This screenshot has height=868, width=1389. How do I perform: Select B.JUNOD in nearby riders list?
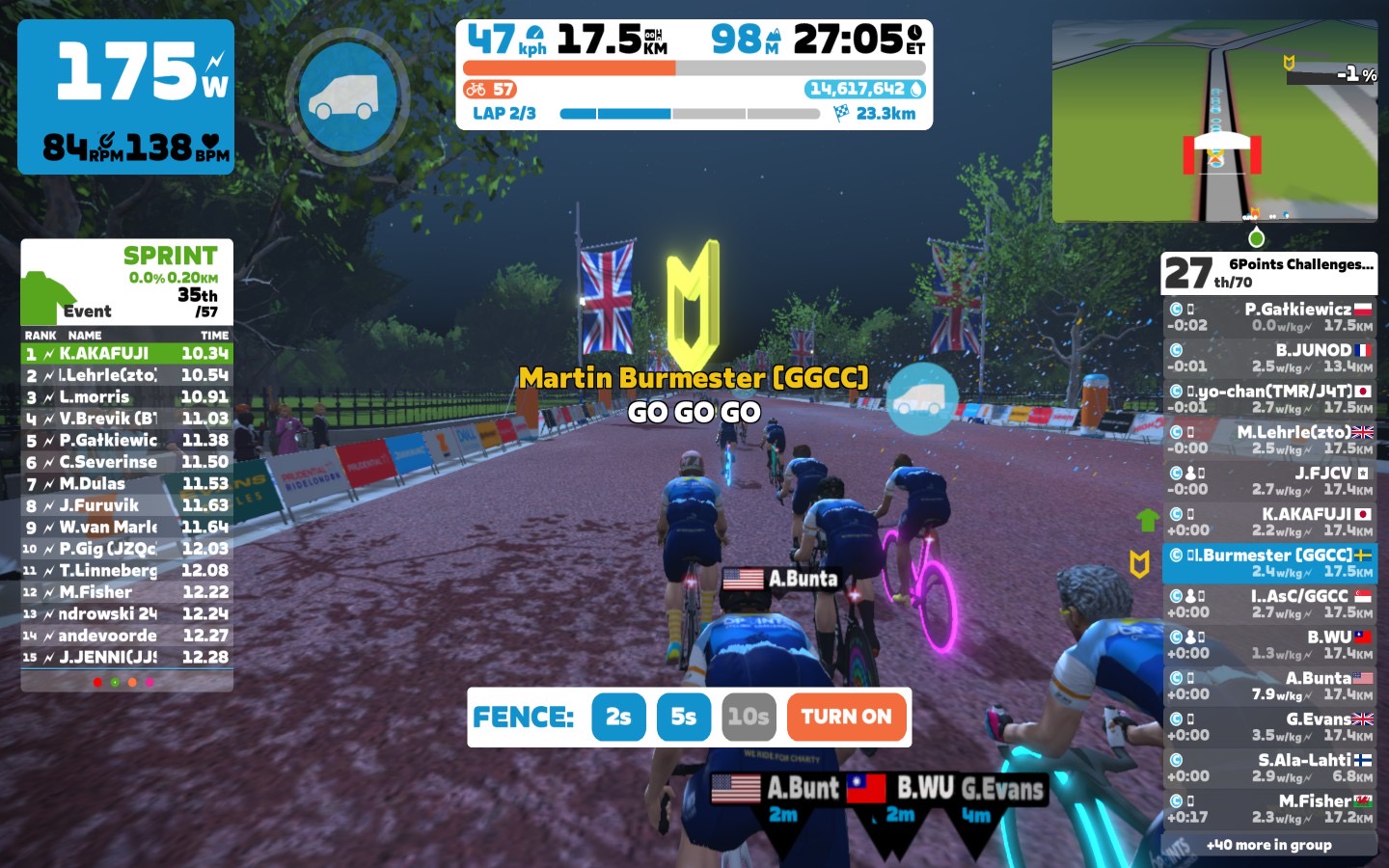pos(1269,358)
